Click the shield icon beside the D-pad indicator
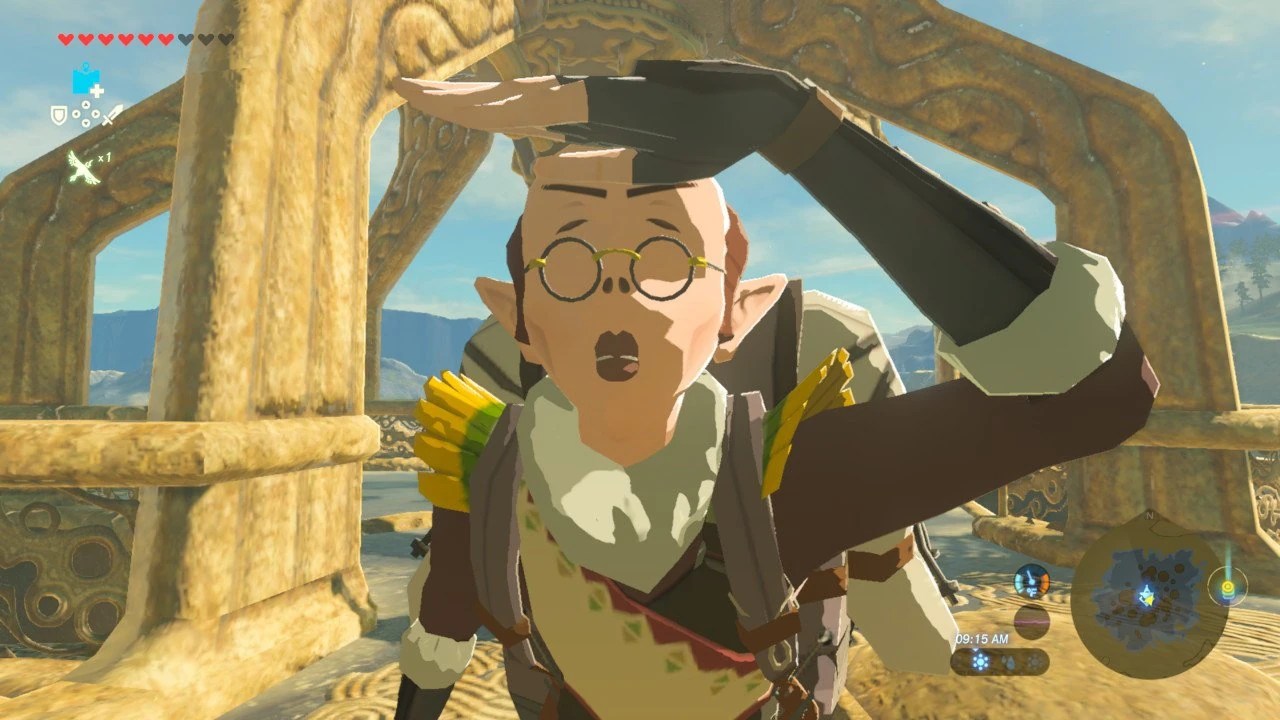Image resolution: width=1280 pixels, height=720 pixels. click(x=59, y=114)
